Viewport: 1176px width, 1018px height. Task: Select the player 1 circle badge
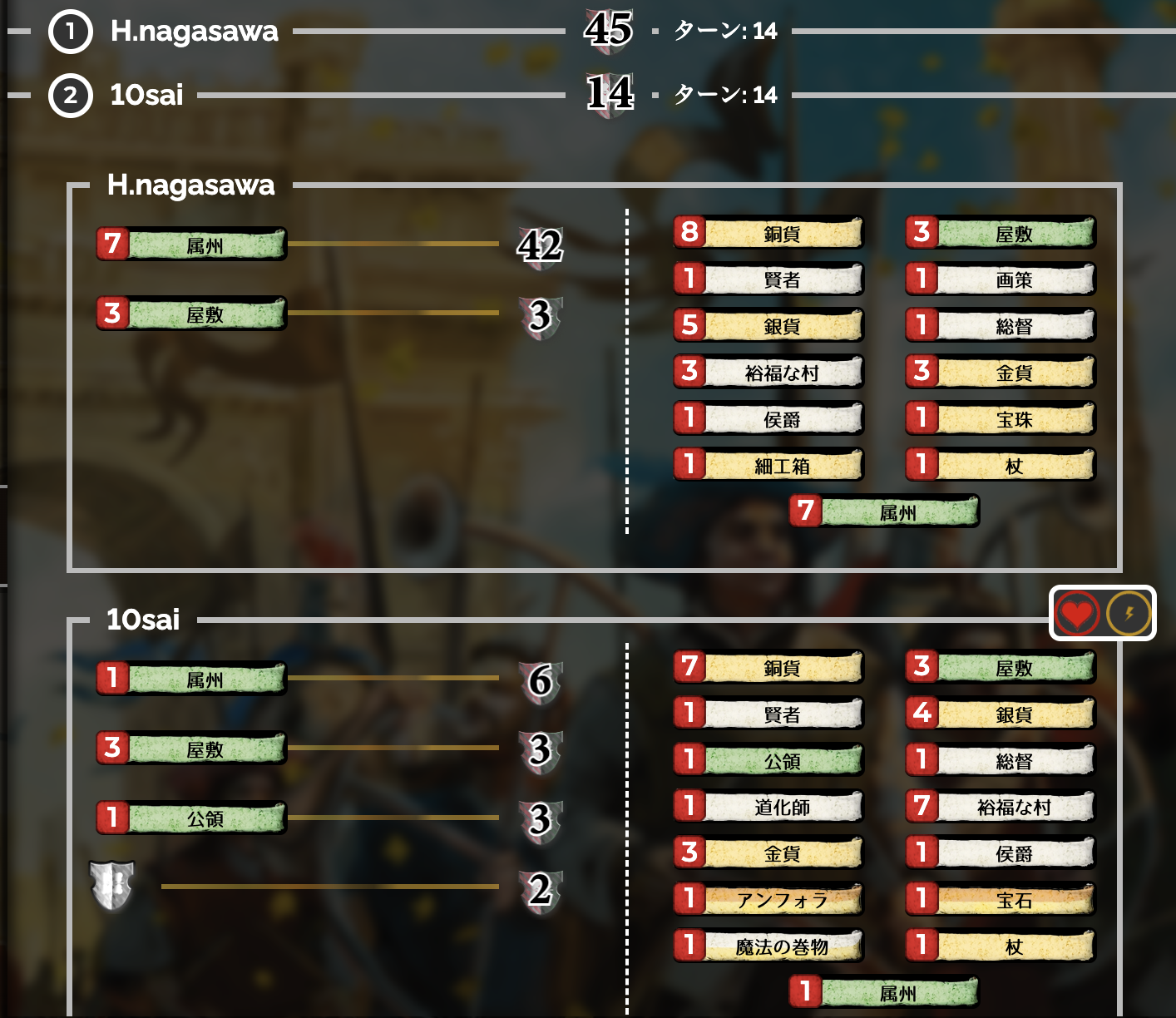pyautogui.click(x=71, y=34)
